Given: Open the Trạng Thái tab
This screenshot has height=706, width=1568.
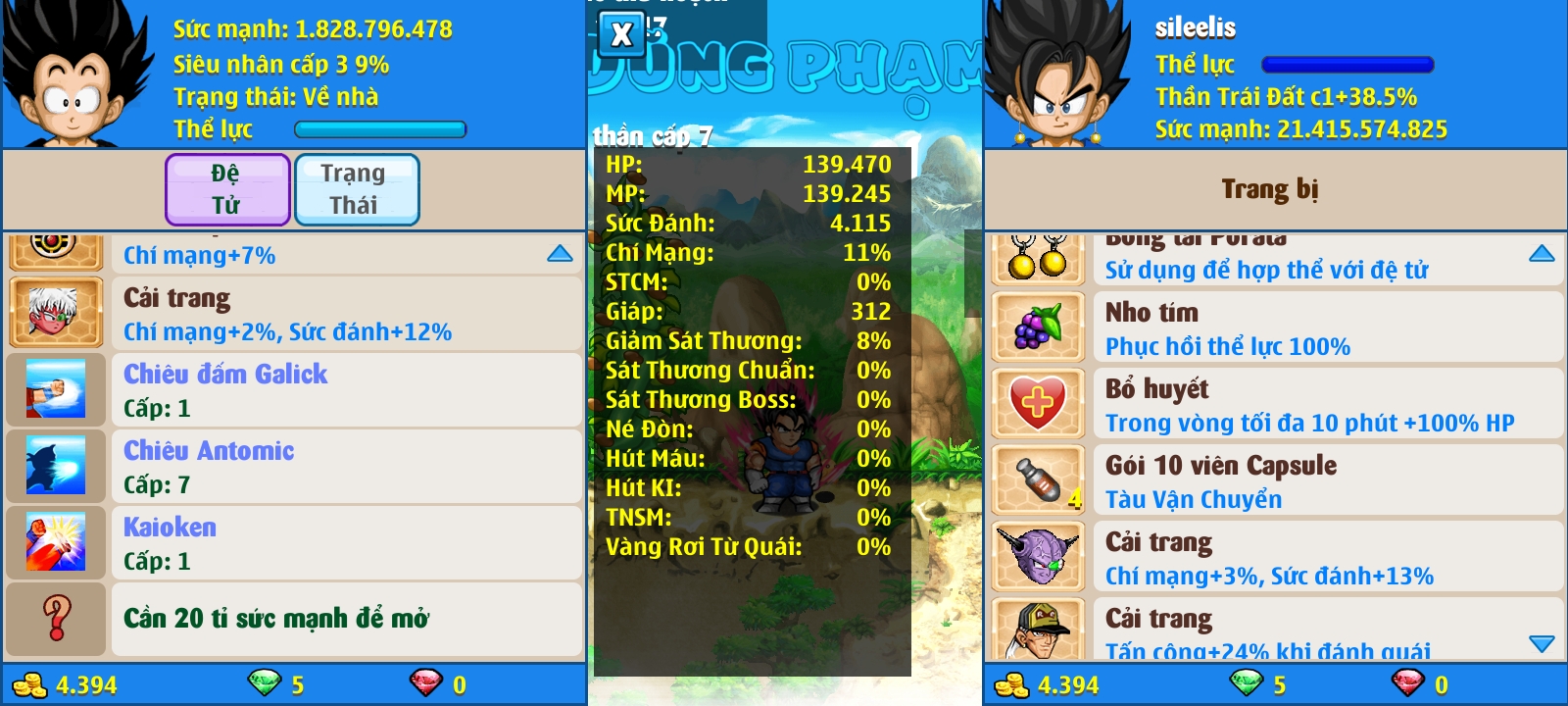Looking at the screenshot, I should [356, 189].
